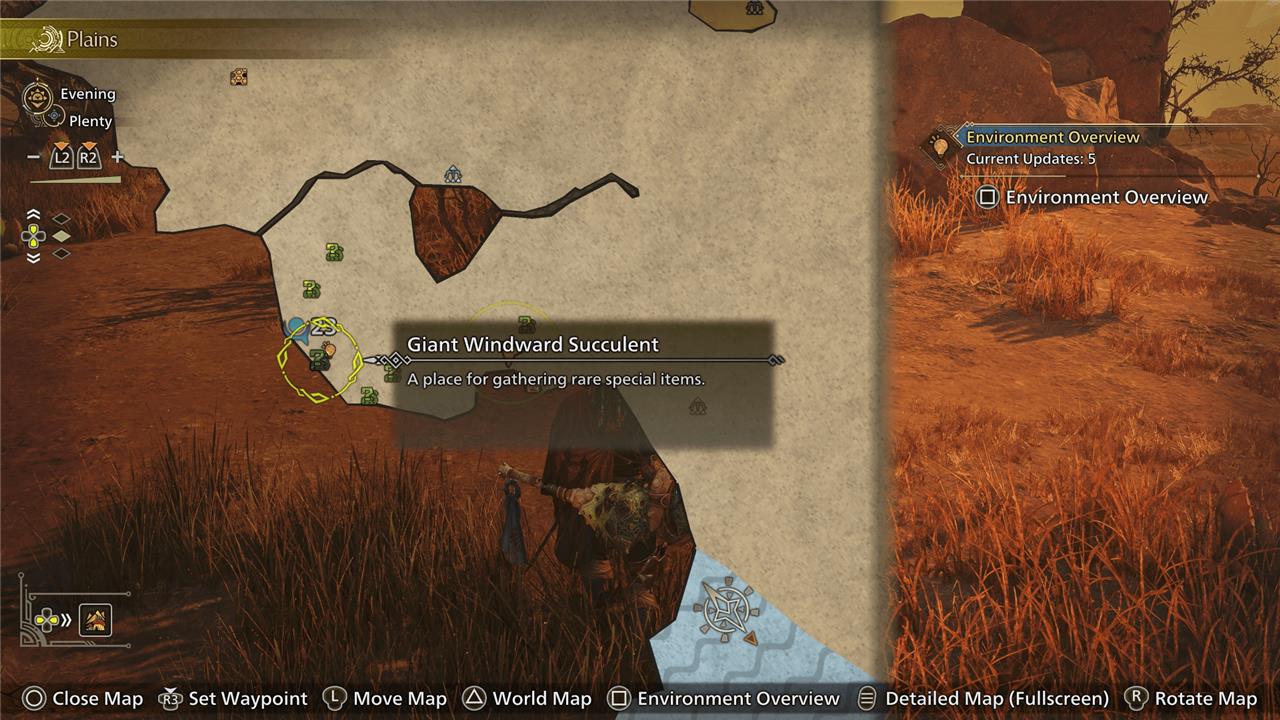Open the camp tent shortcut icon
The height and width of the screenshot is (720, 1280).
point(96,620)
